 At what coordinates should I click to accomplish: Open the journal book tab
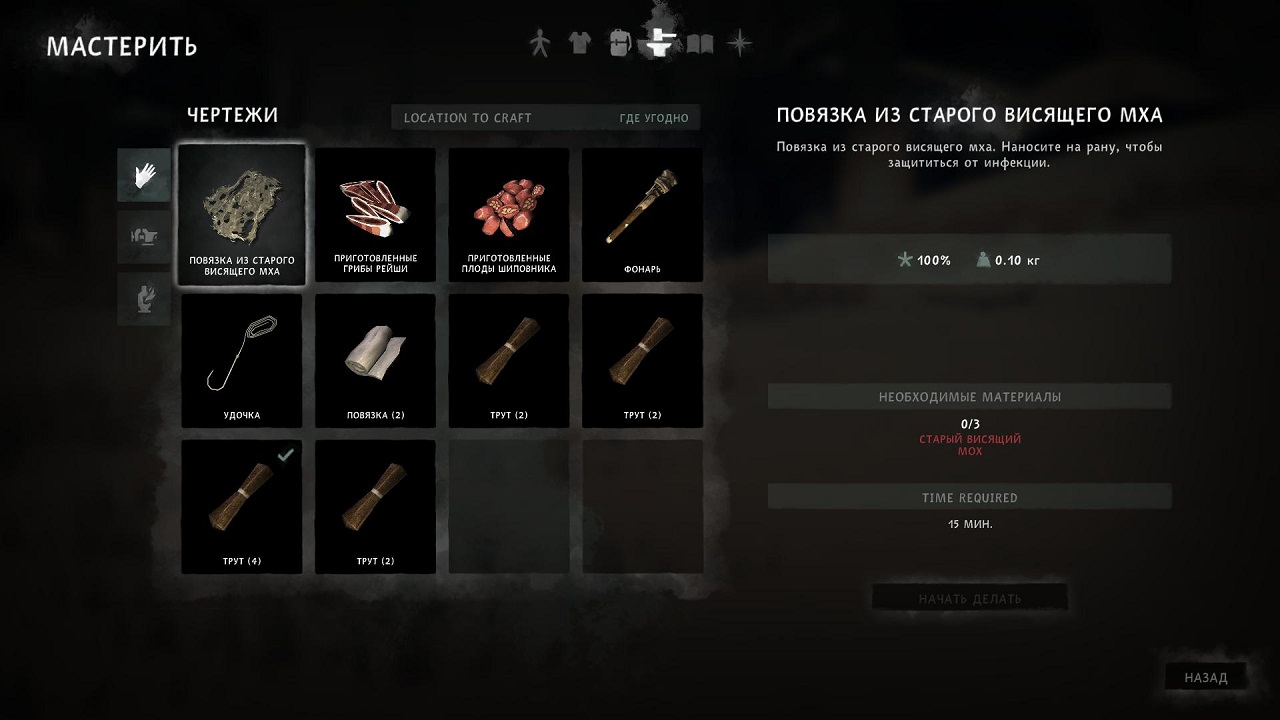pos(700,44)
